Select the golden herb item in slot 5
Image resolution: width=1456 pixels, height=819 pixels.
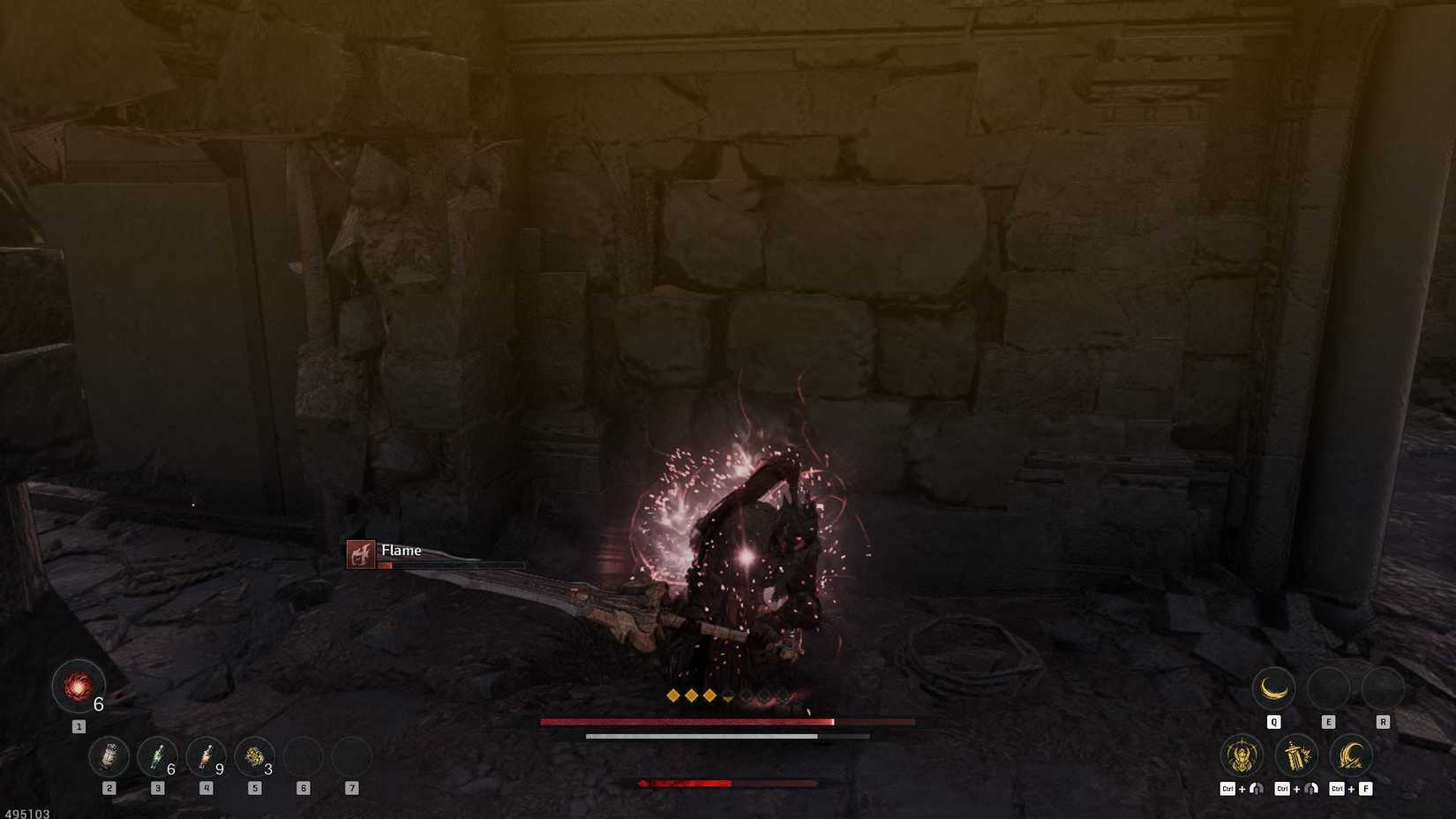tap(254, 757)
